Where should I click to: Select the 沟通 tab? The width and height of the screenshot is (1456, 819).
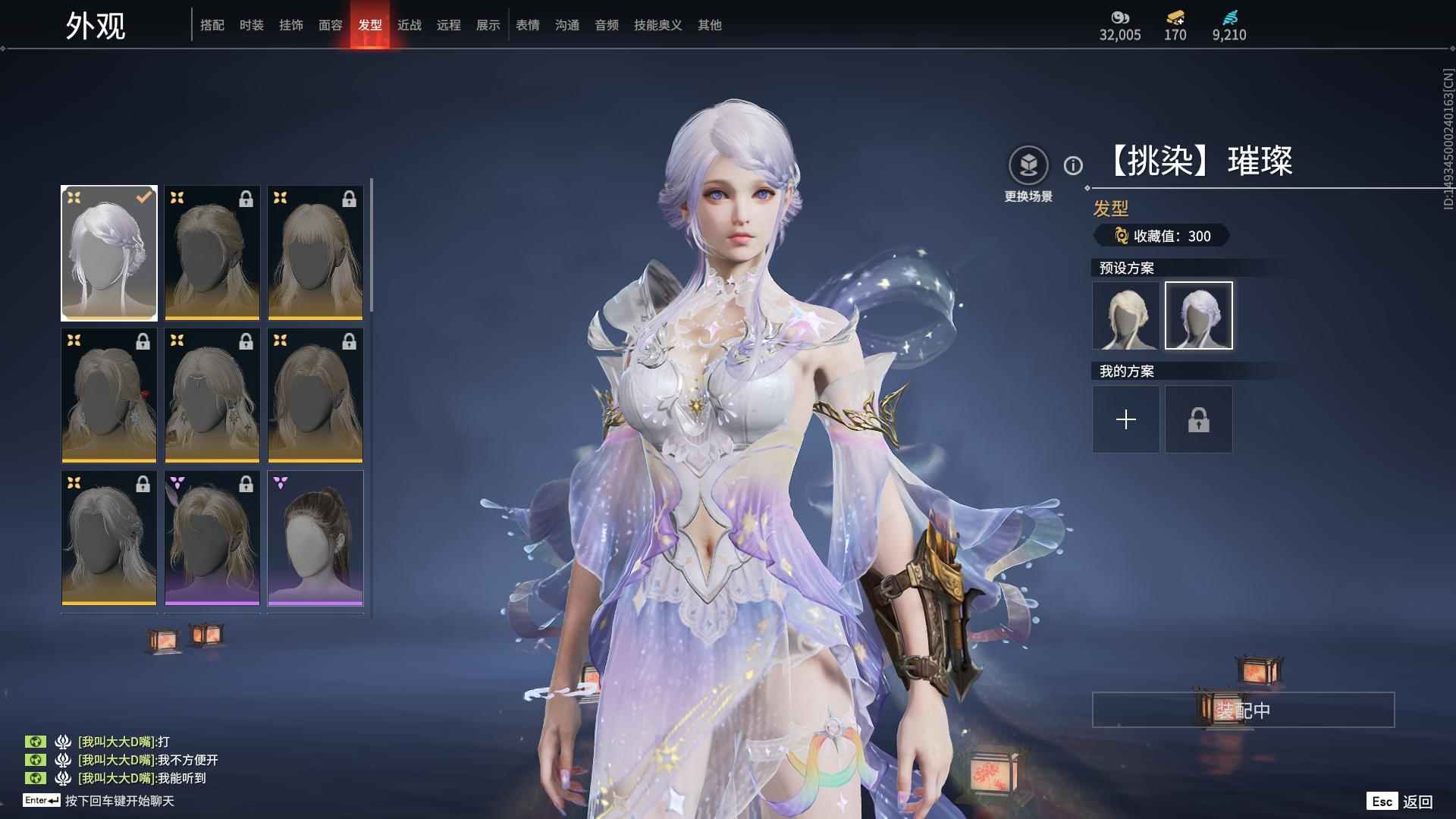click(x=566, y=25)
